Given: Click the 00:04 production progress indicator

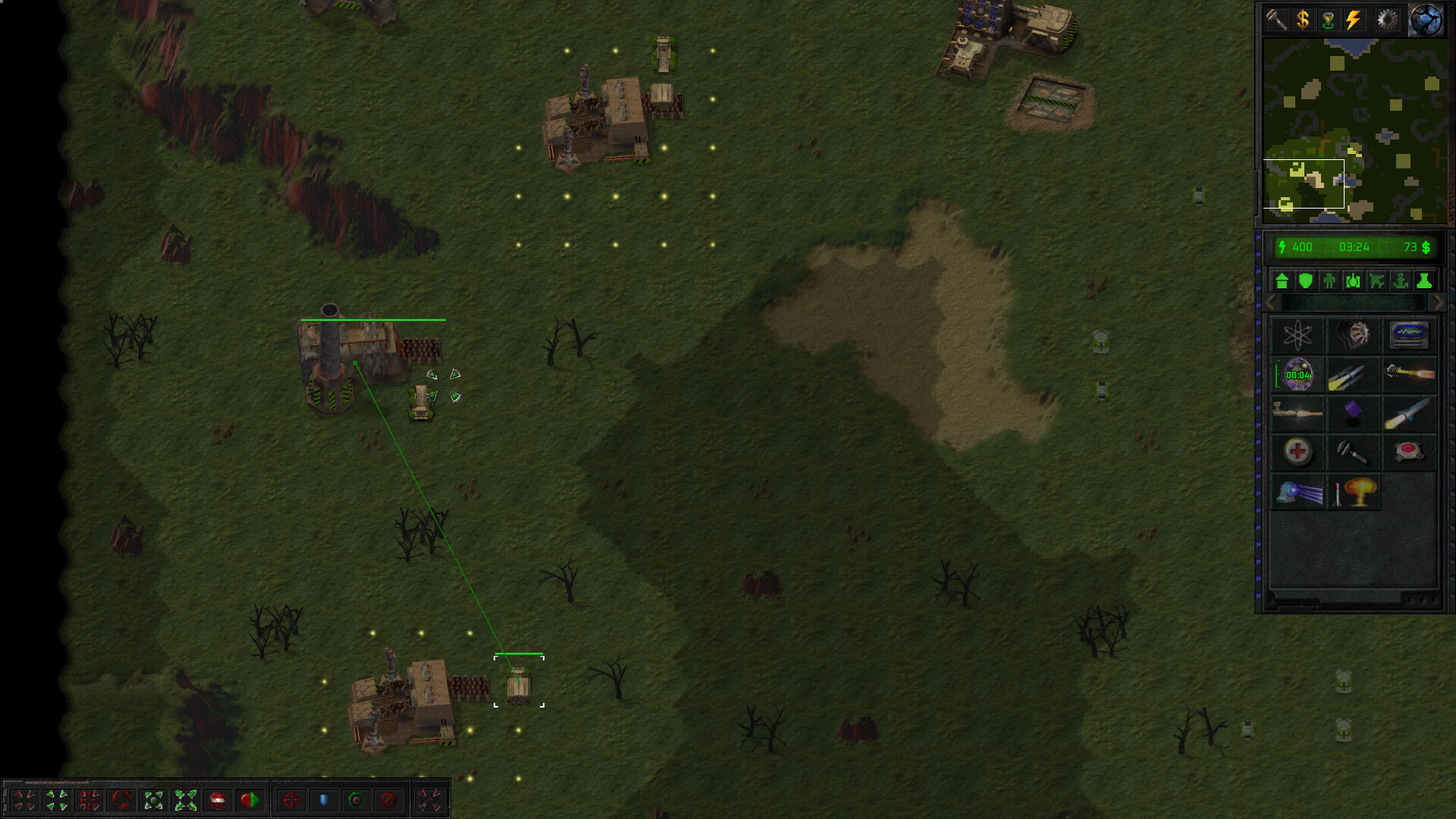Looking at the screenshot, I should tap(1298, 375).
